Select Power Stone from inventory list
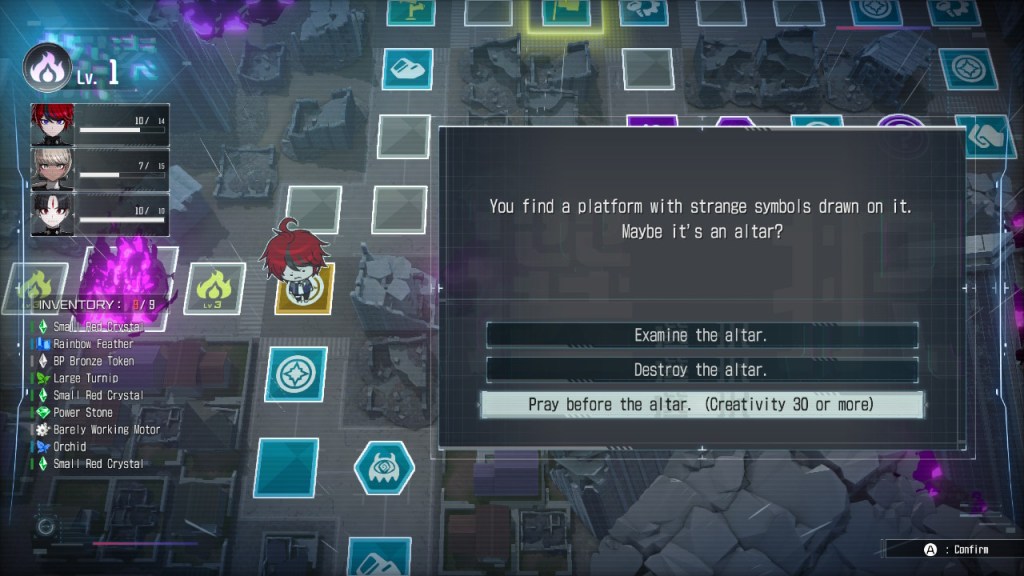Viewport: 1024px width, 576px height. point(83,412)
